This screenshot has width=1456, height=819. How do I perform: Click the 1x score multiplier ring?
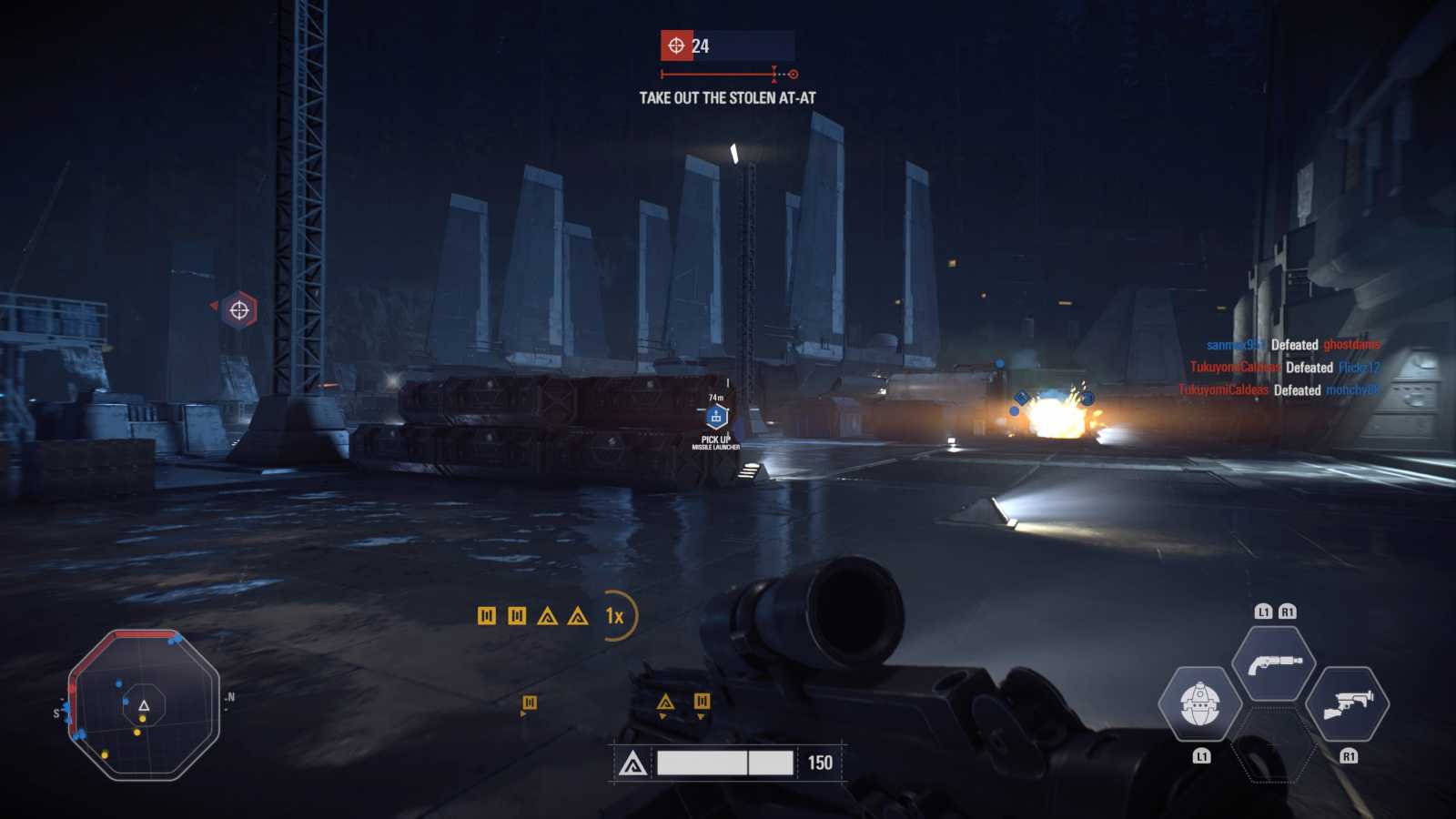[x=616, y=616]
